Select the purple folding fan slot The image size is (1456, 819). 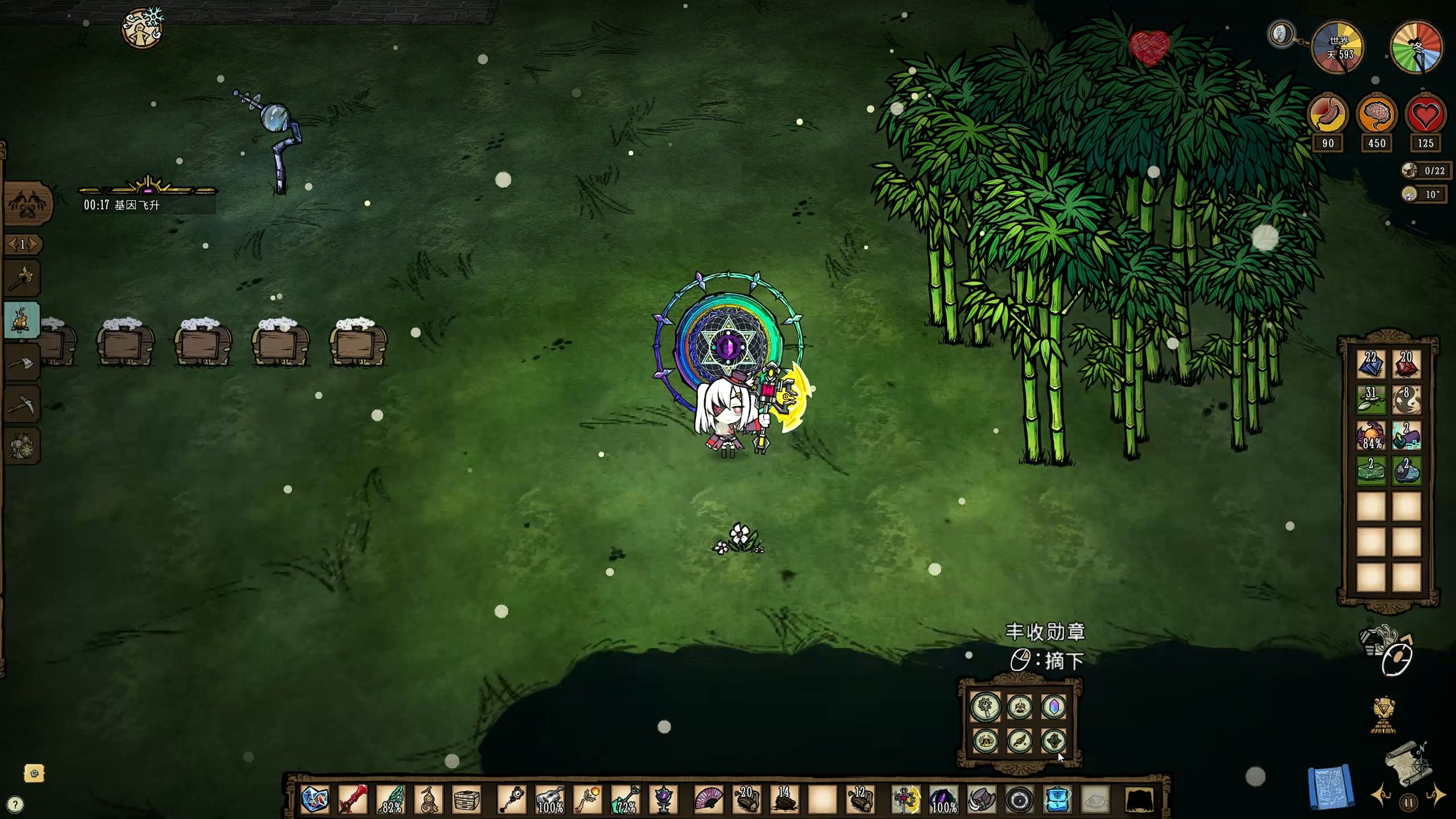pos(709,799)
